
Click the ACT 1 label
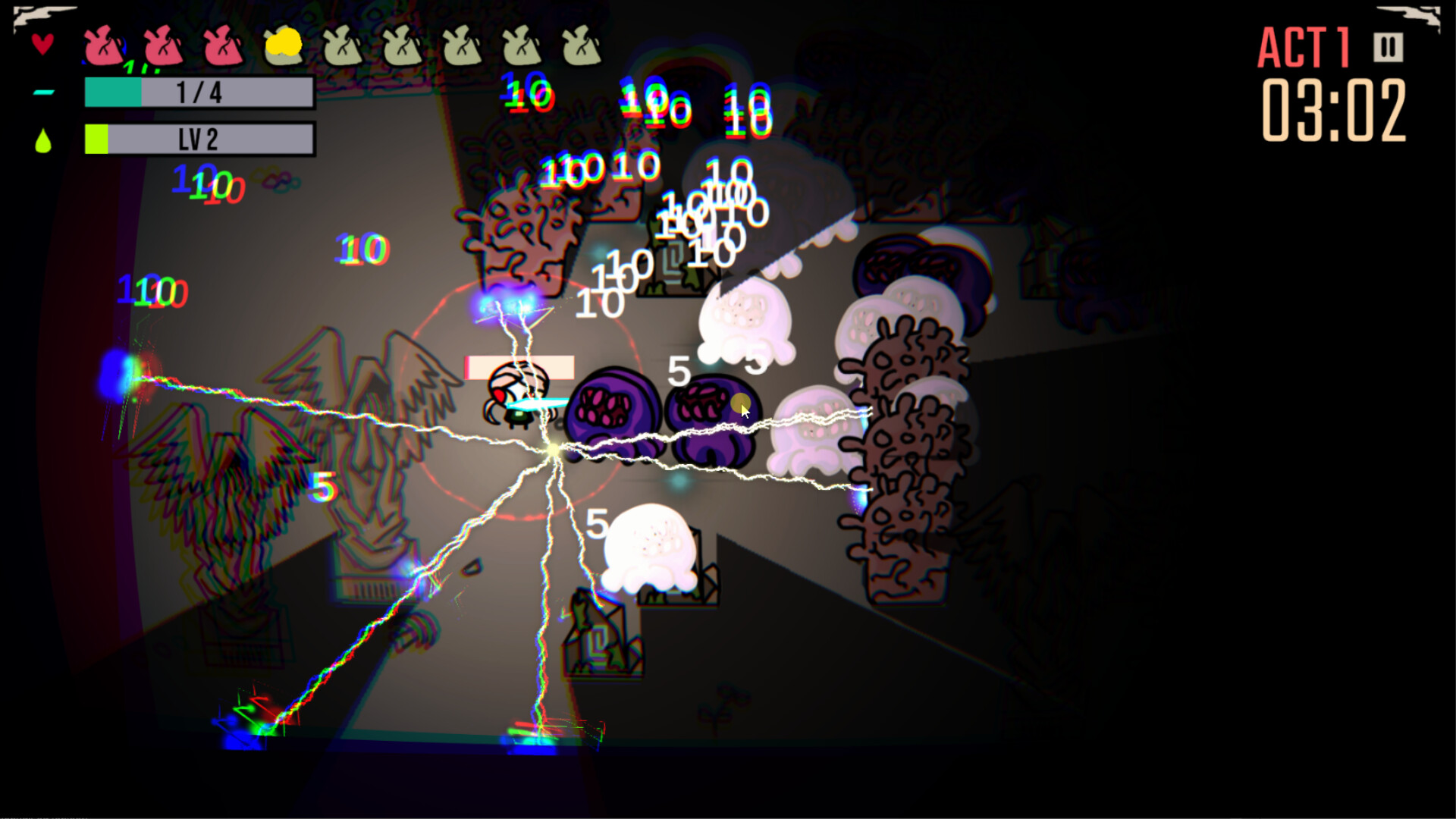point(1302,45)
